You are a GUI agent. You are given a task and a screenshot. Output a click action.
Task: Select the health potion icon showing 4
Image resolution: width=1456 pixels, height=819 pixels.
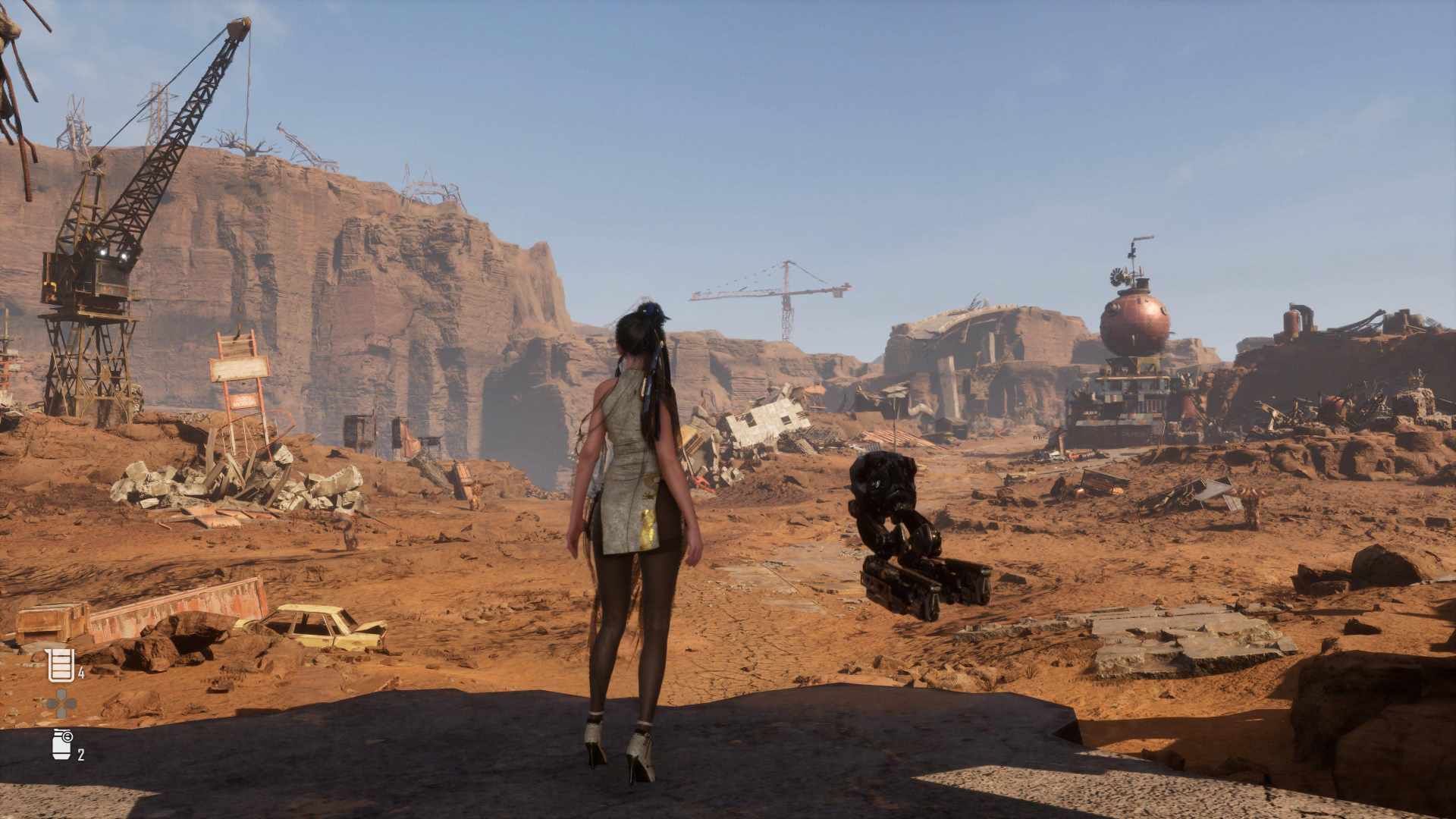[x=61, y=665]
